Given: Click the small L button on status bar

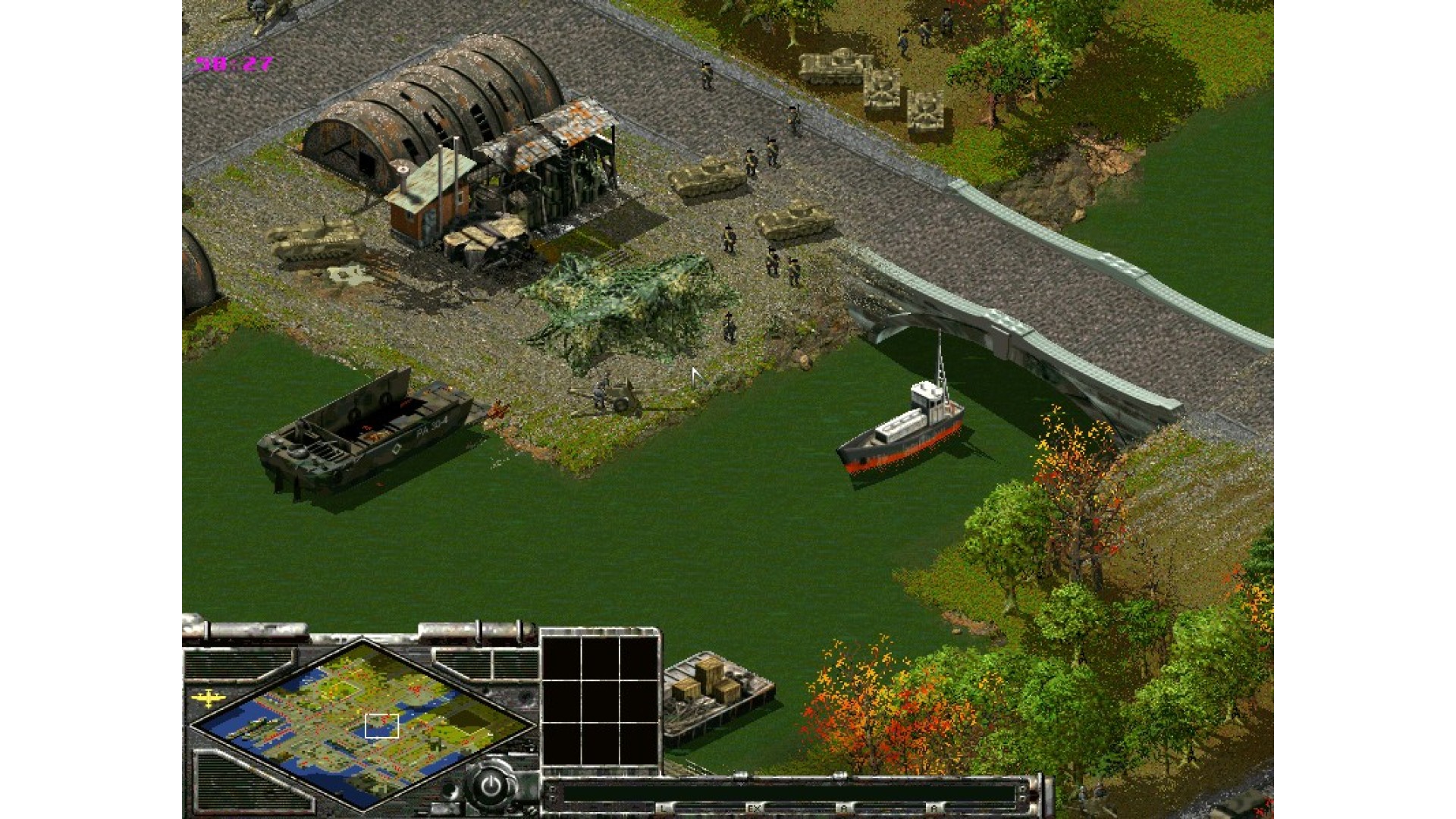Looking at the screenshot, I should 664,808.
